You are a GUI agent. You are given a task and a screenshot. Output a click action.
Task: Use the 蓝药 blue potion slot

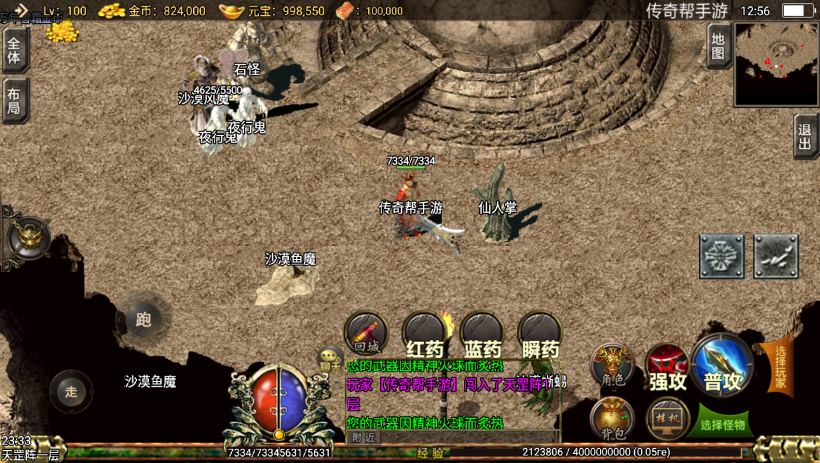pyautogui.click(x=482, y=336)
